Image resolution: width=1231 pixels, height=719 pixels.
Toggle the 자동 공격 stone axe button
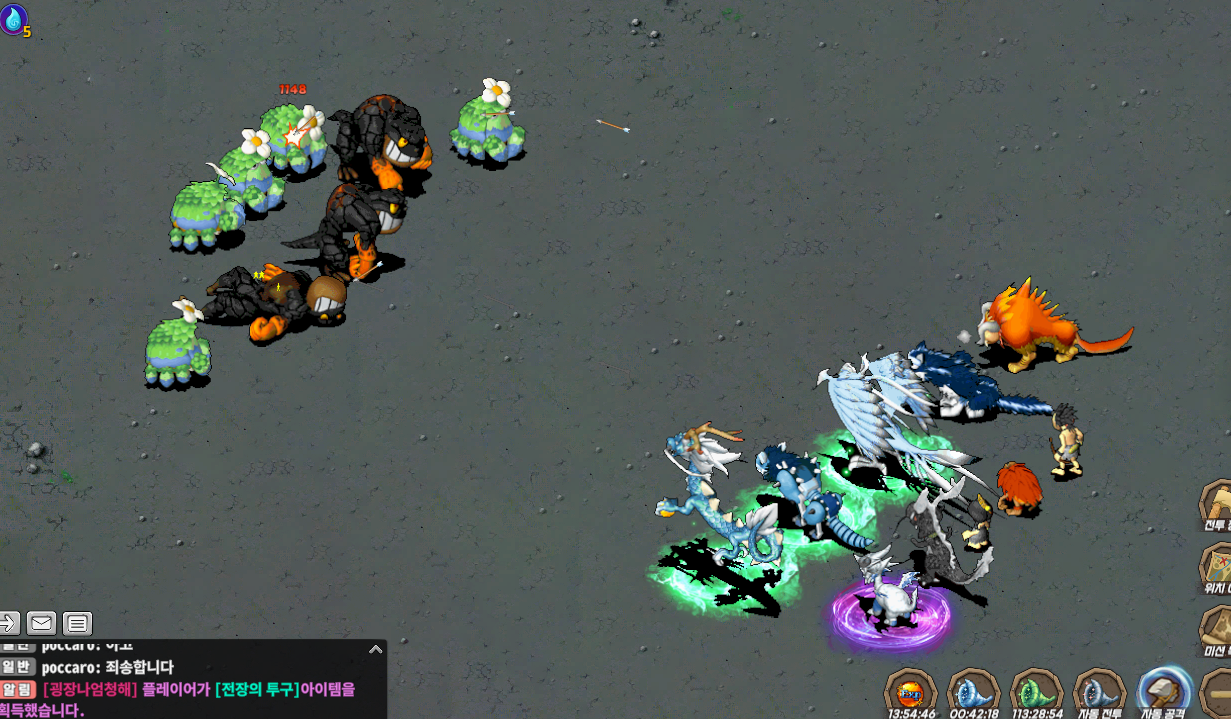click(x=1164, y=691)
